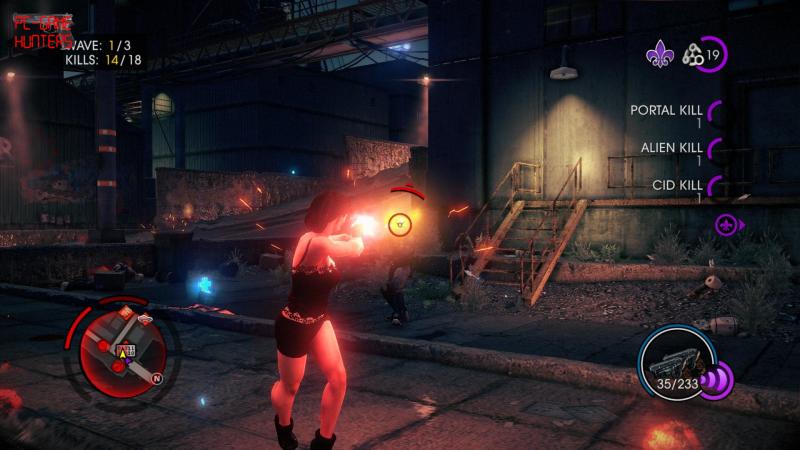Viewport: 800px width, 450px height.
Task: Click the CID Kill objective
Action: [677, 185]
